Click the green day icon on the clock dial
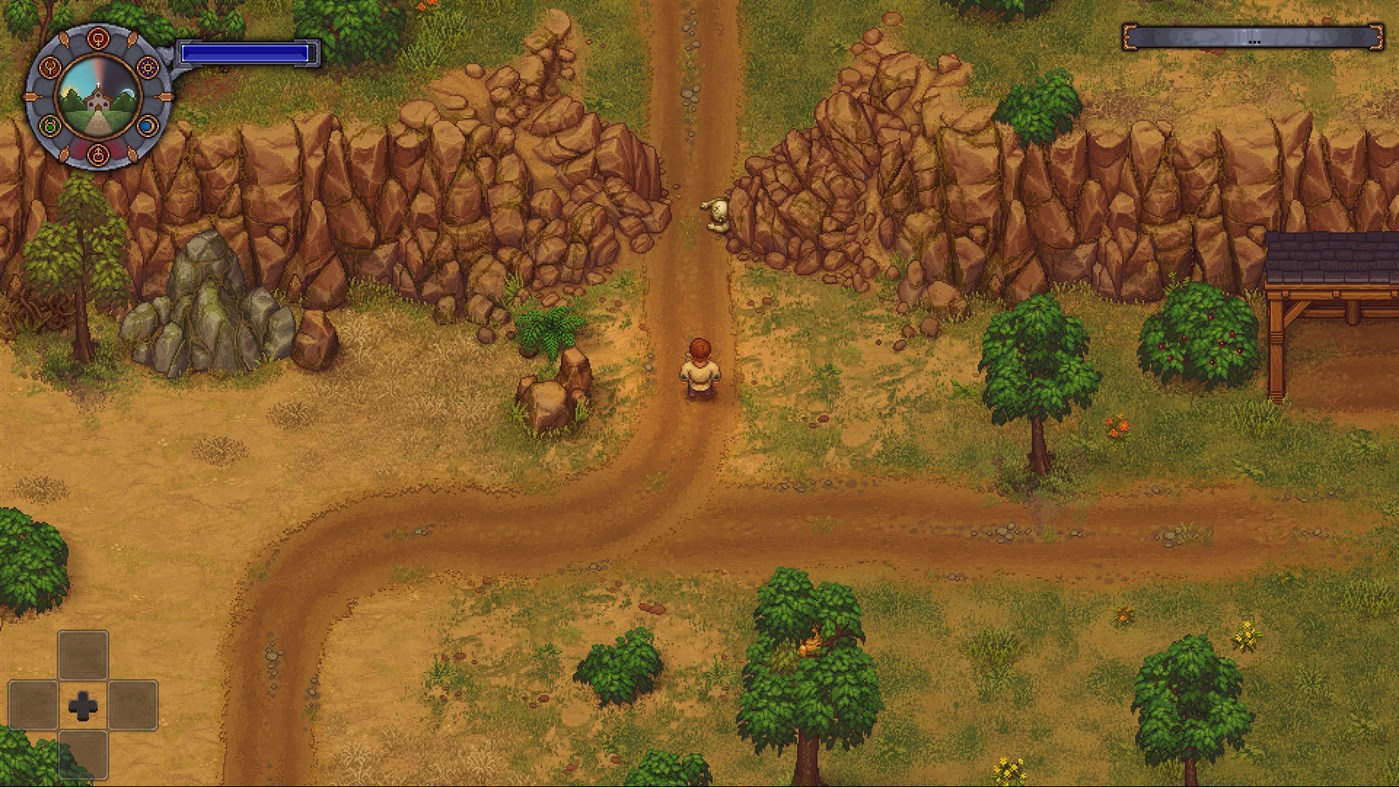 pyautogui.click(x=49, y=125)
